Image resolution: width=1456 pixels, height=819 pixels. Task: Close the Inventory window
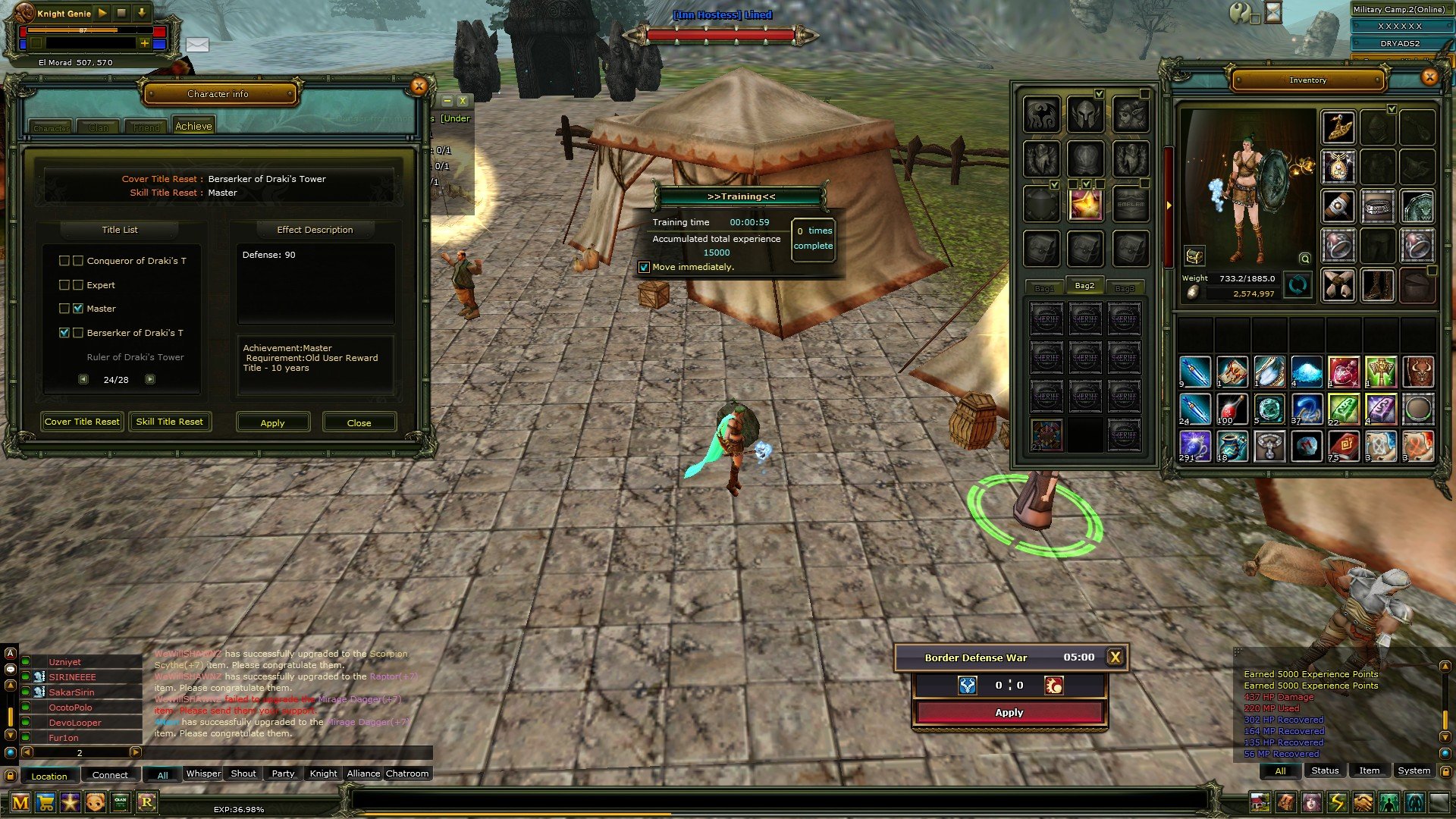(1429, 77)
